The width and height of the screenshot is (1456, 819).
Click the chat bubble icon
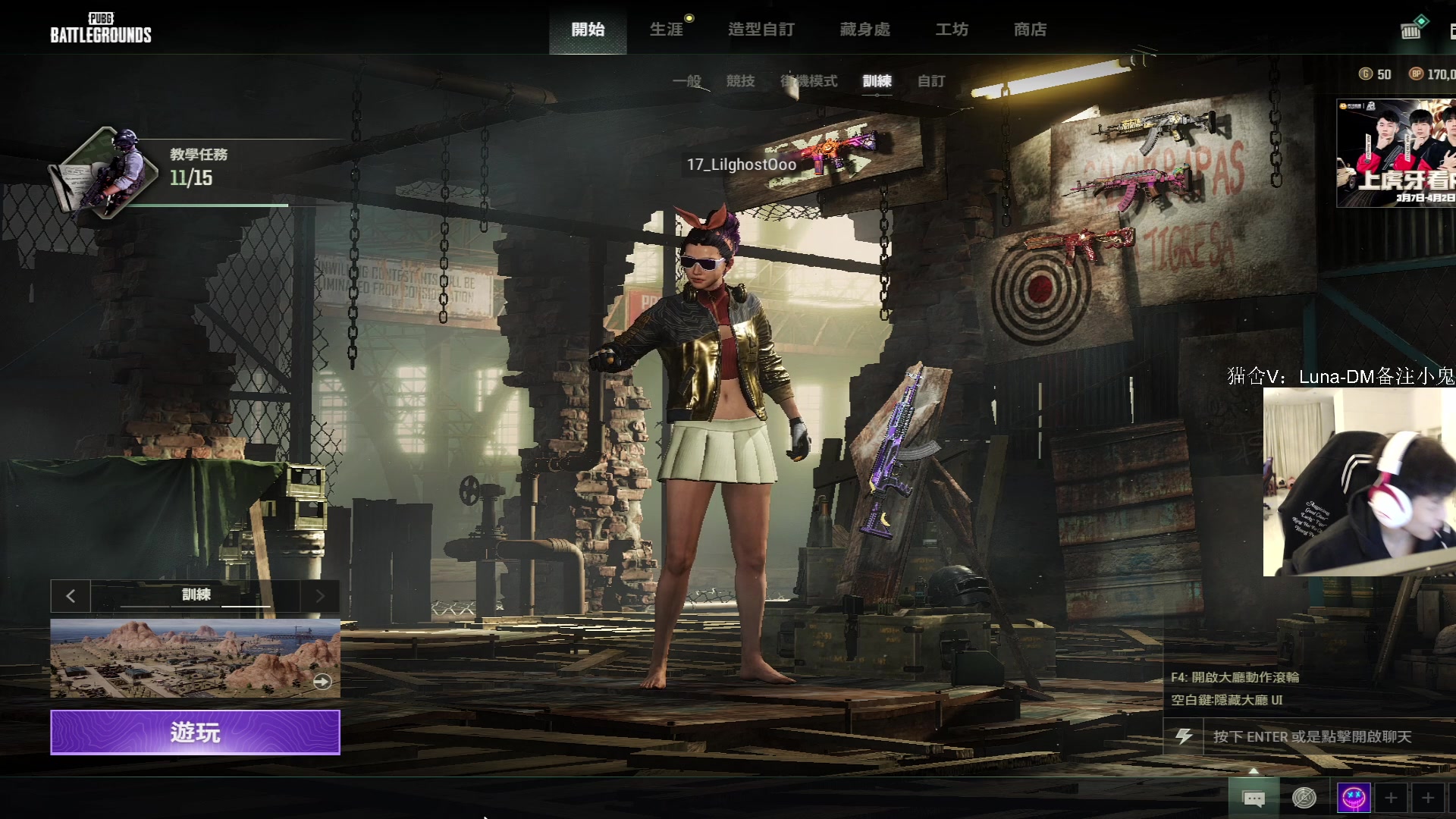click(x=1254, y=798)
